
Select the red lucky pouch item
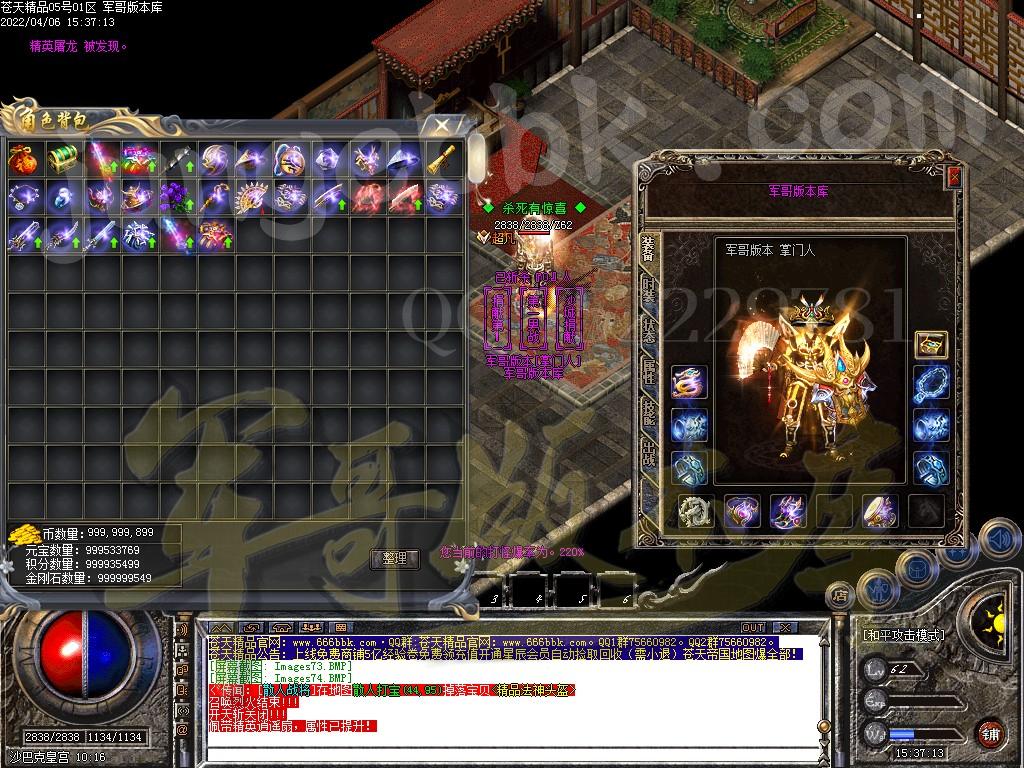tap(23, 158)
